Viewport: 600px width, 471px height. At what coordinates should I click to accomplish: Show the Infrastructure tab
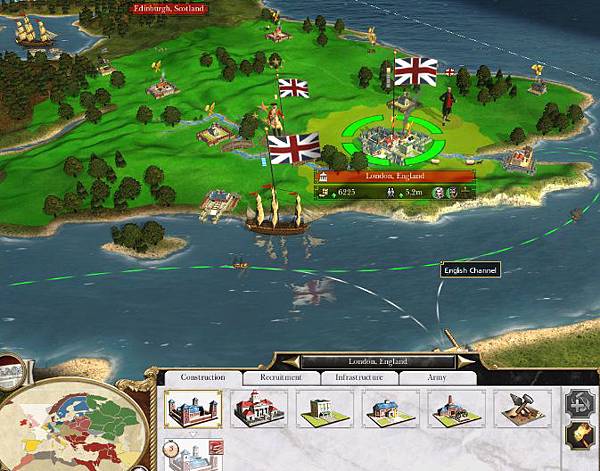coord(358,378)
